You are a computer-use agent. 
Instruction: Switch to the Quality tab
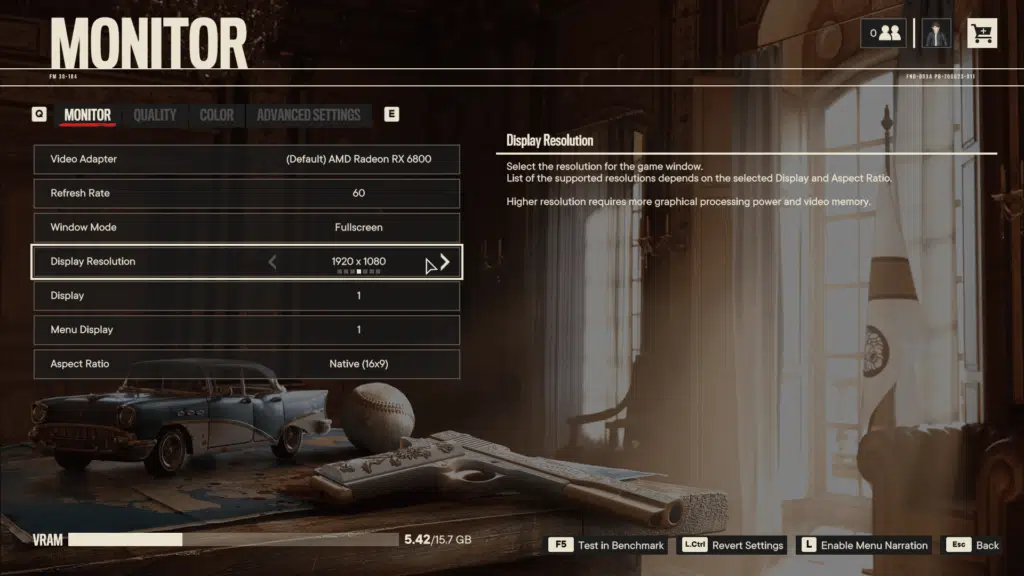(155, 115)
